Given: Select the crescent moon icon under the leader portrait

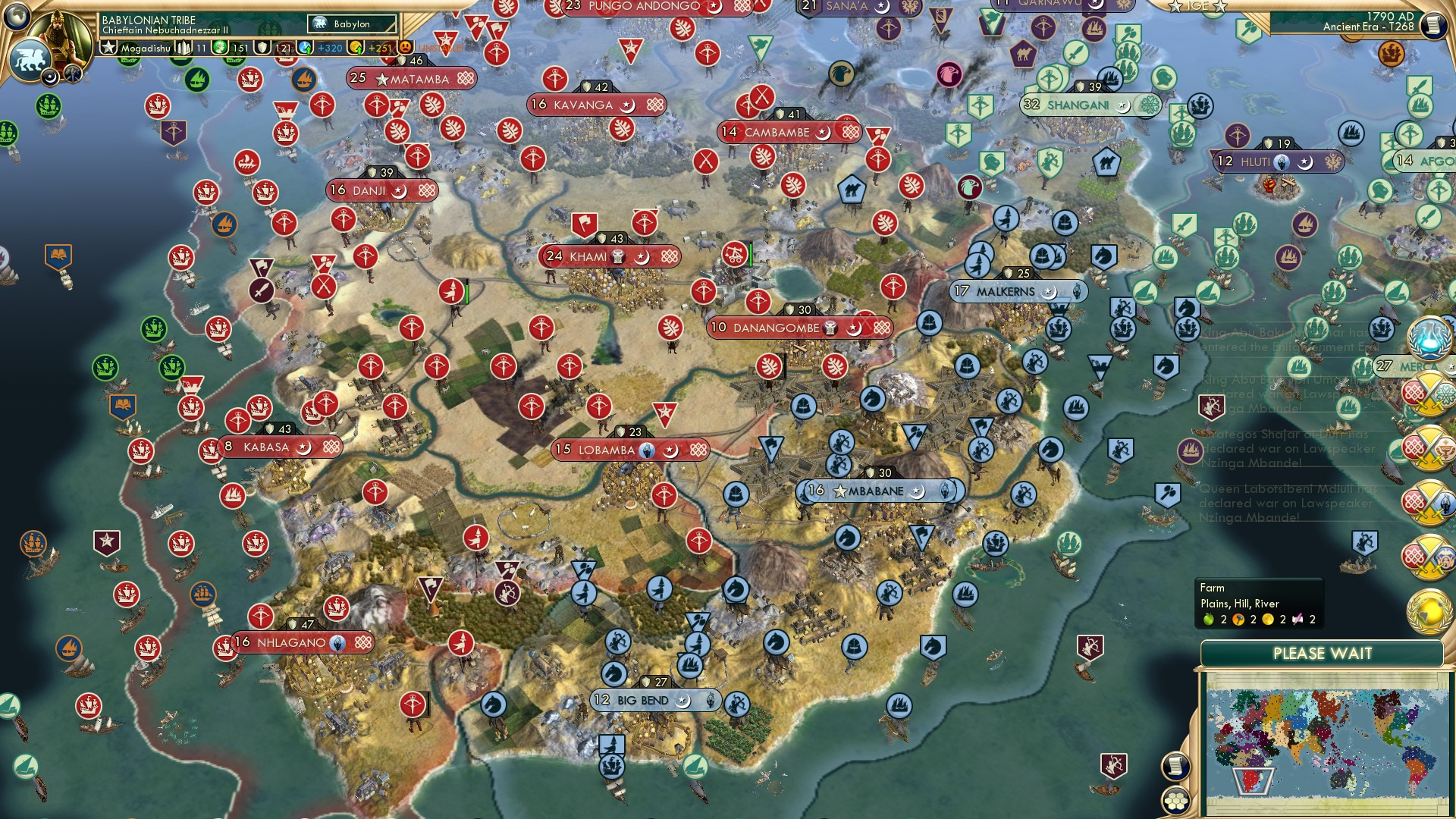Looking at the screenshot, I should [x=50, y=77].
